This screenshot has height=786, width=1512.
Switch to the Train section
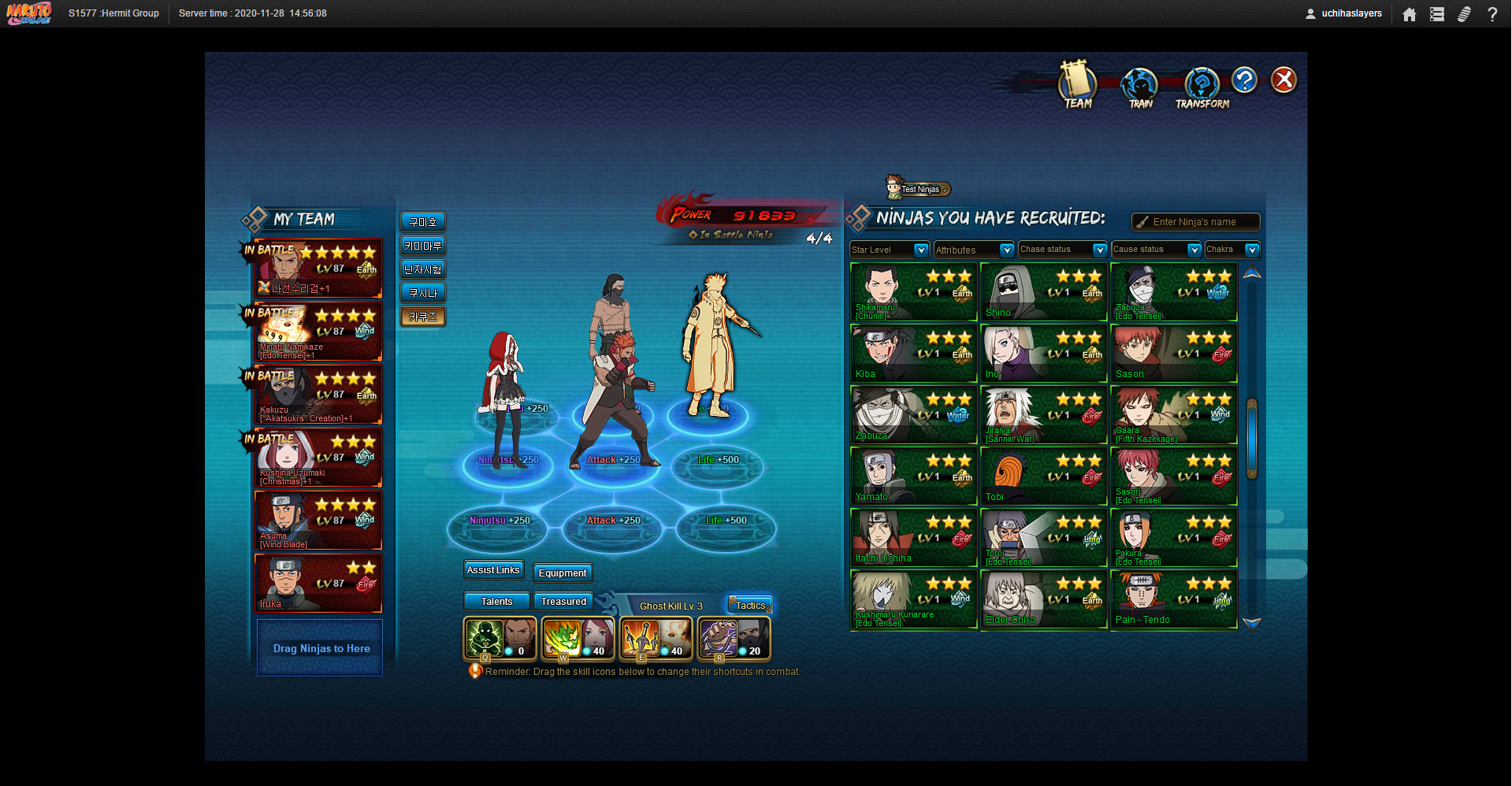point(1139,86)
